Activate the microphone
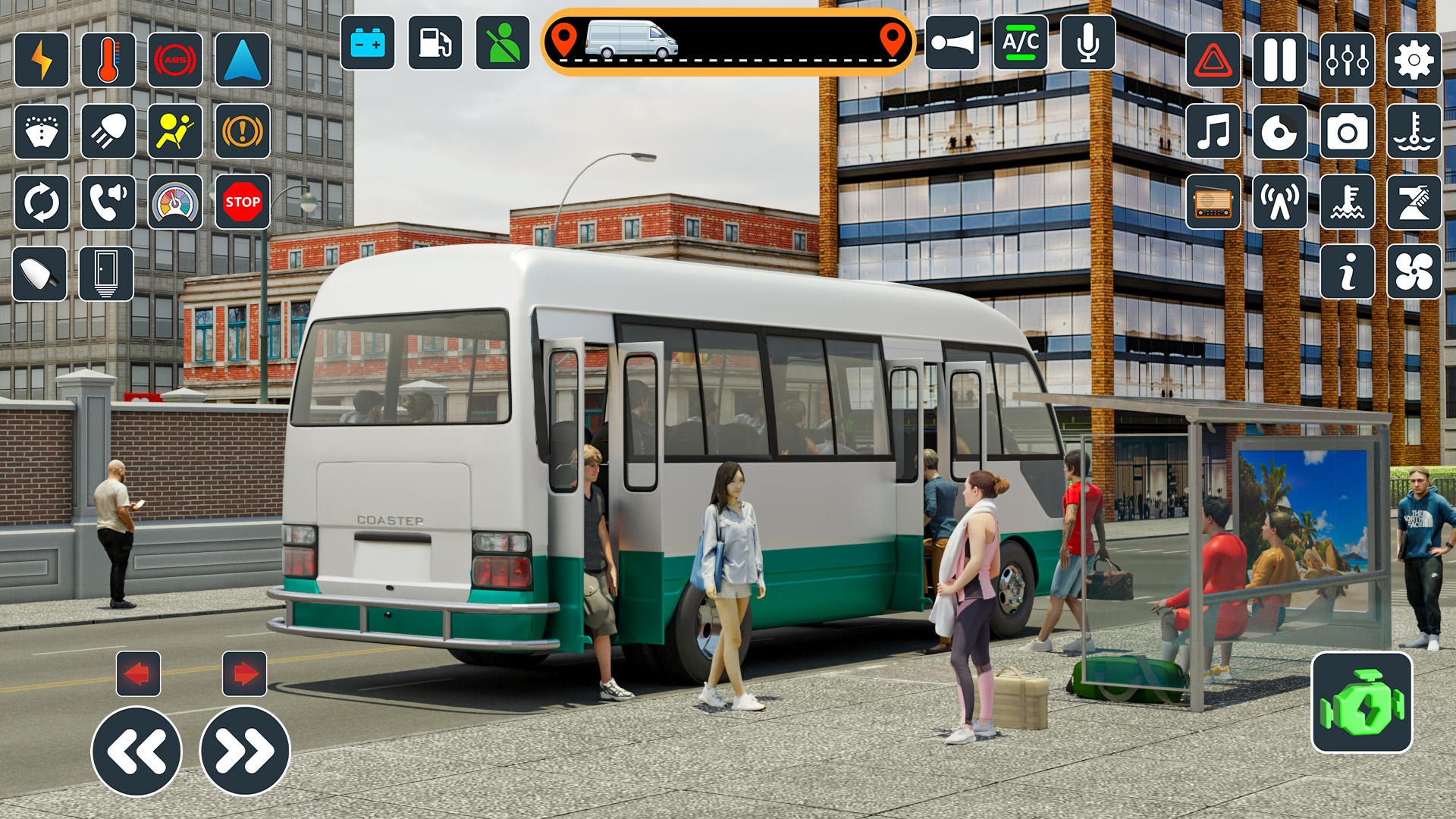This screenshot has width=1456, height=819. tap(1087, 43)
